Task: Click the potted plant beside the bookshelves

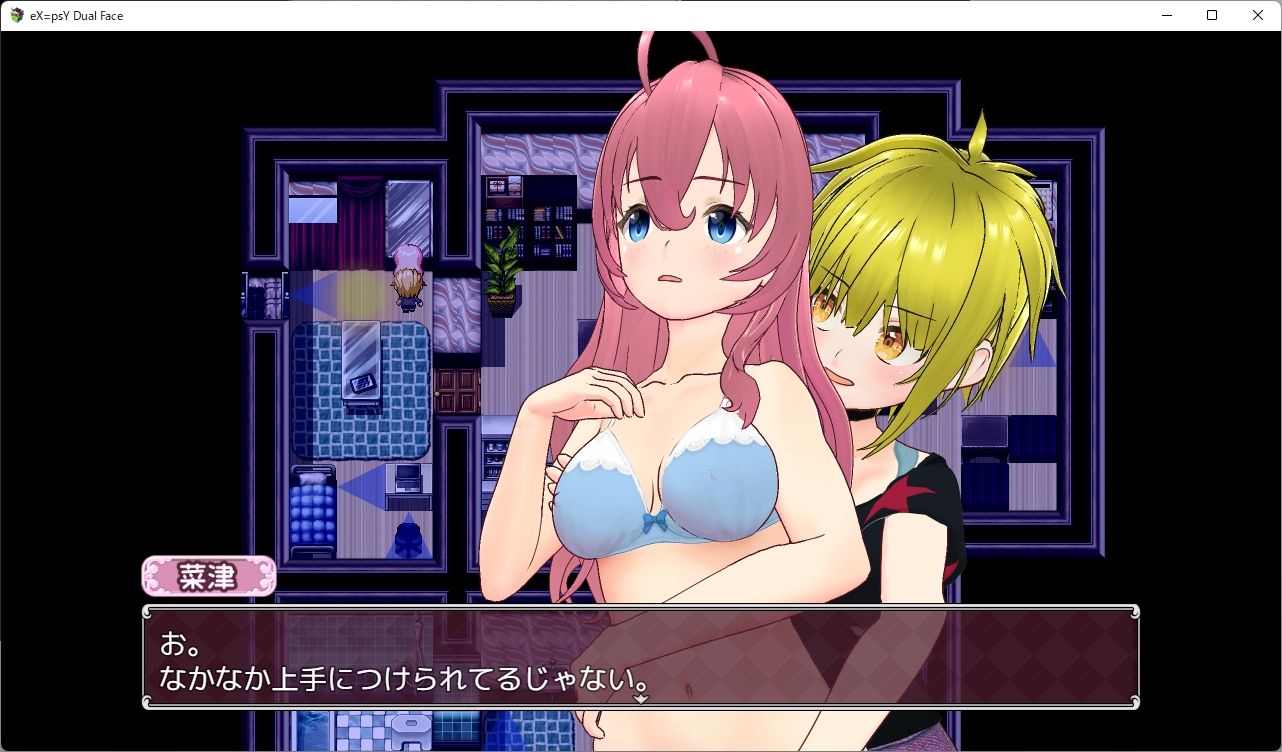Action: pyautogui.click(x=500, y=280)
